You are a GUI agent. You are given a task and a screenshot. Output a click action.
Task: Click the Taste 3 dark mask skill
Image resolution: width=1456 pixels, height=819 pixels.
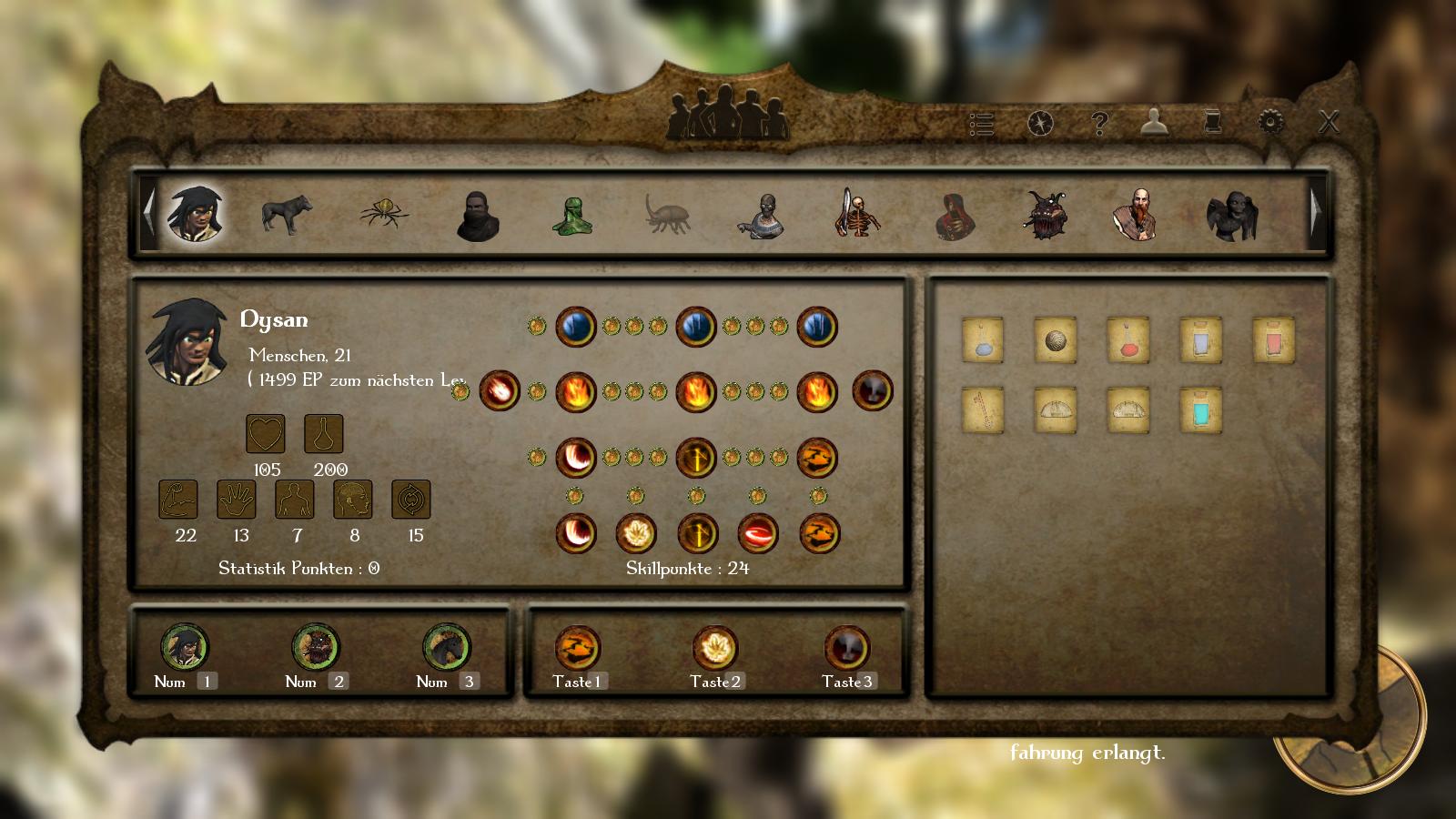[846, 648]
